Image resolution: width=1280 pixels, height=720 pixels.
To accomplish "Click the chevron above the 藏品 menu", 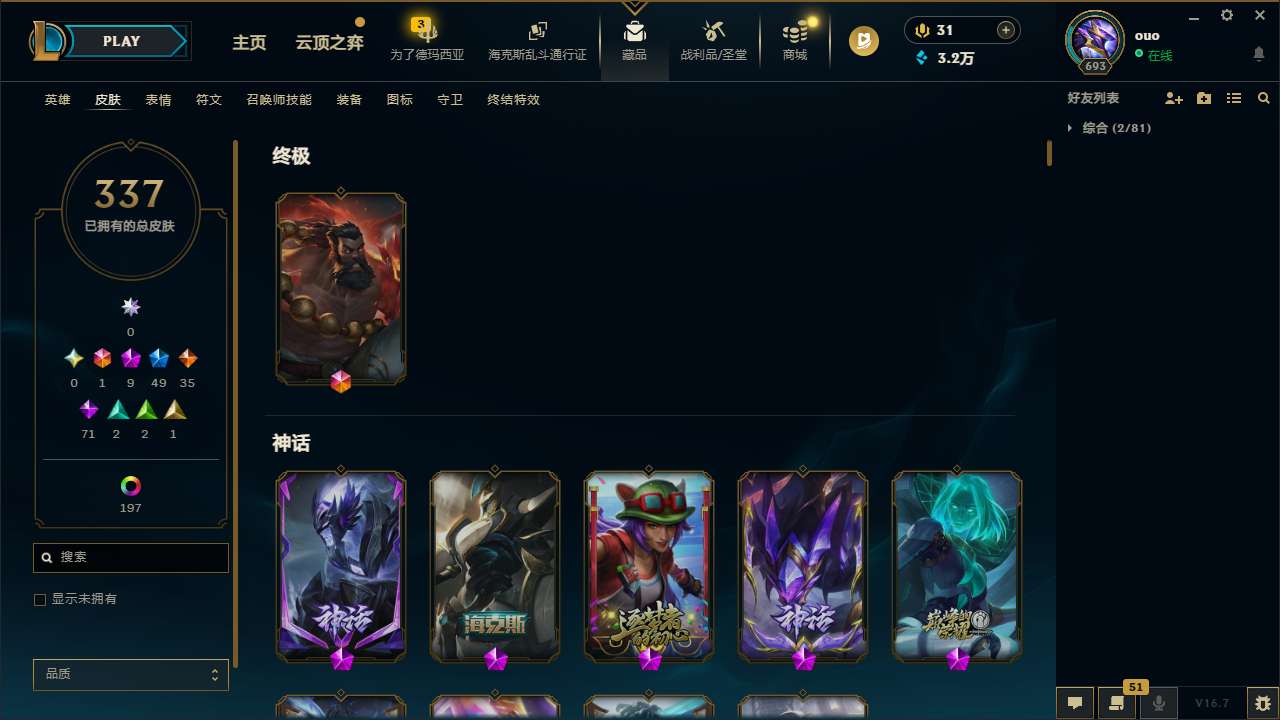I will click(635, 5).
